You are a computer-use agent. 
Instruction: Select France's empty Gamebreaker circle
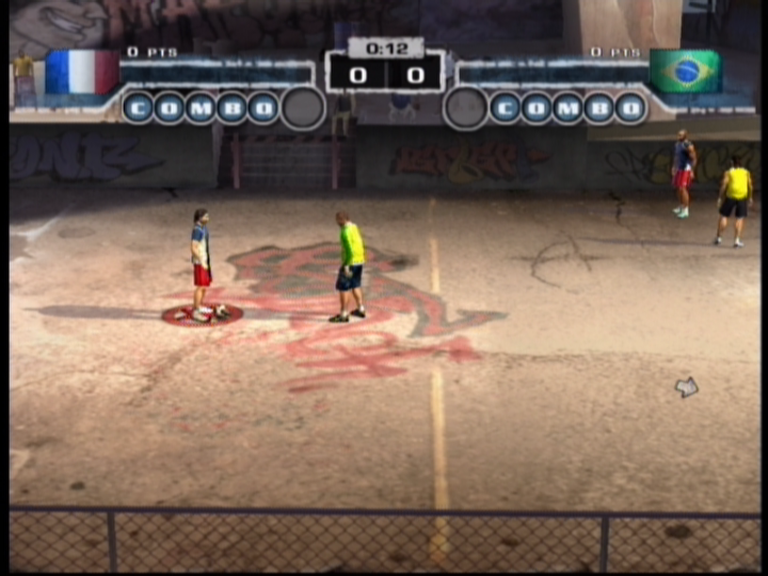tap(303, 108)
